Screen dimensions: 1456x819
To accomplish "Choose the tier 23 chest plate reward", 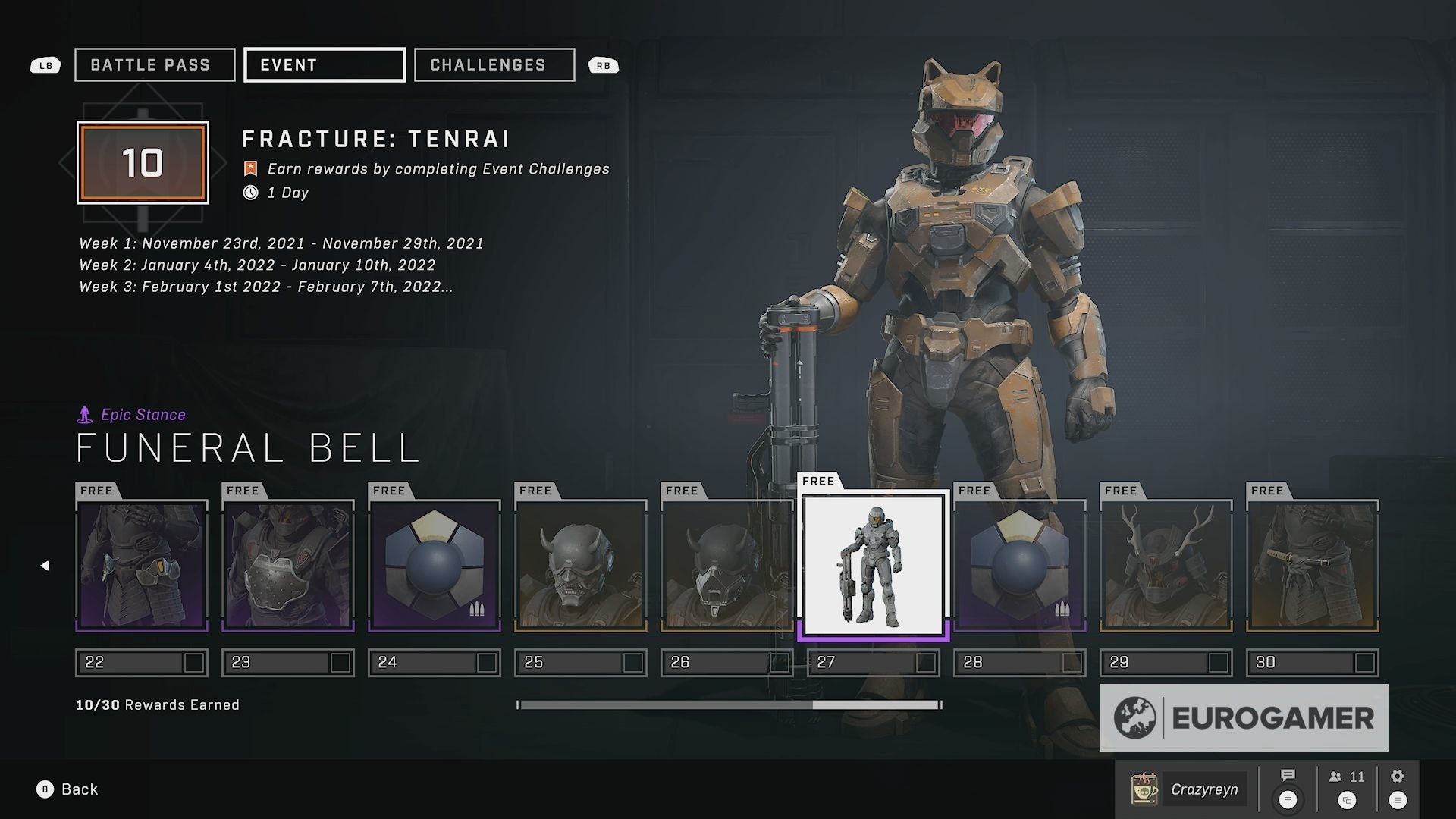I will pos(288,566).
